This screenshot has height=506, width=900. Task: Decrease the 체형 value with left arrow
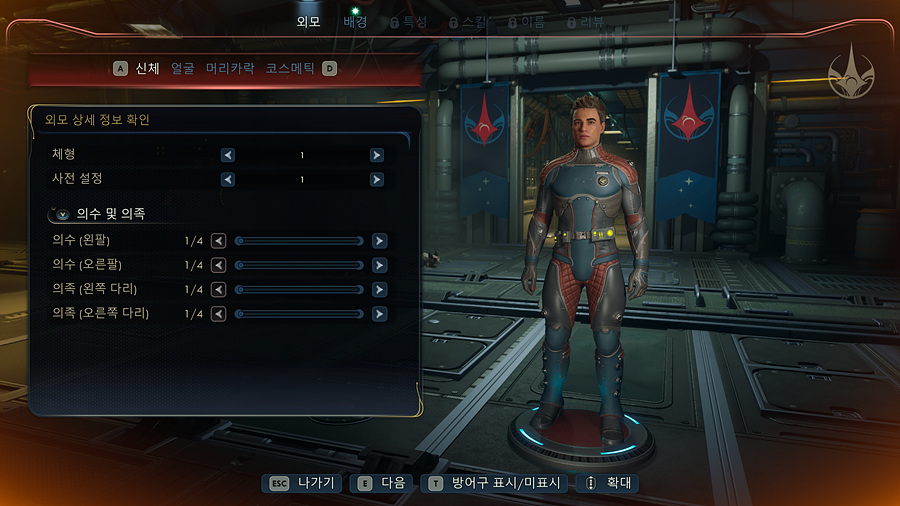228,155
